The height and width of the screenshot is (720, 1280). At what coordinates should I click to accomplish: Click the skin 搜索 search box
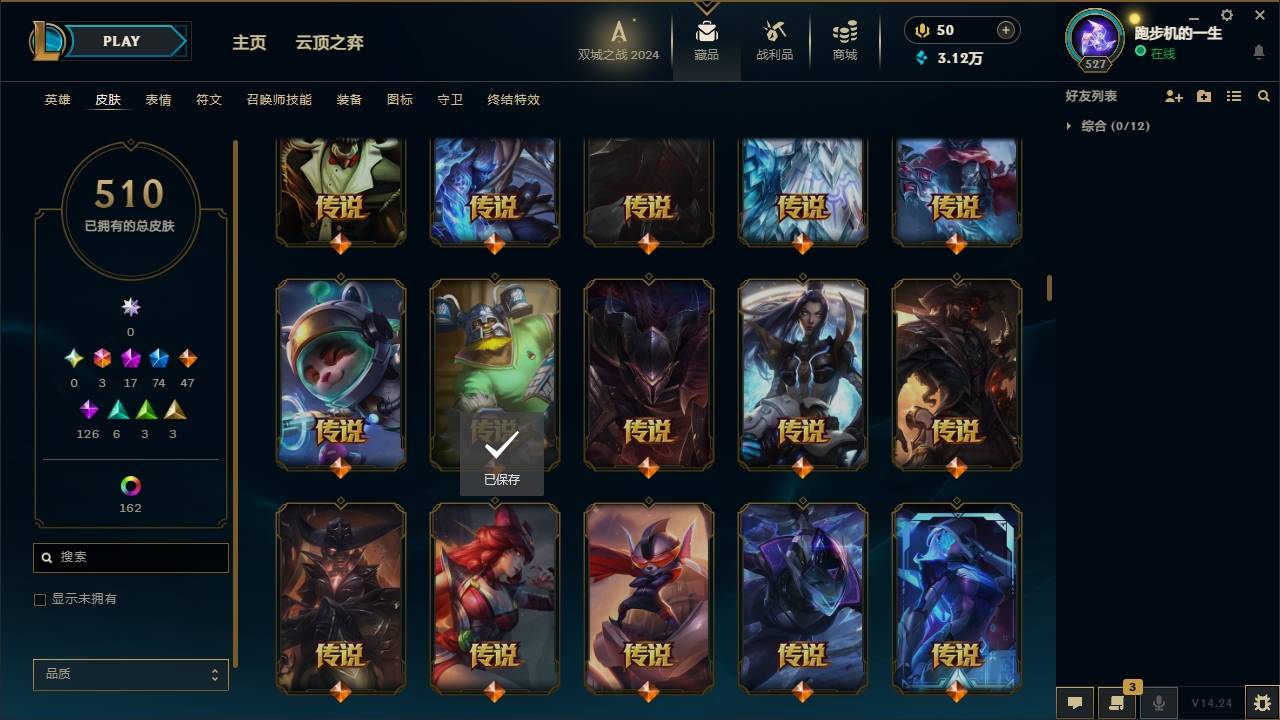click(130, 557)
